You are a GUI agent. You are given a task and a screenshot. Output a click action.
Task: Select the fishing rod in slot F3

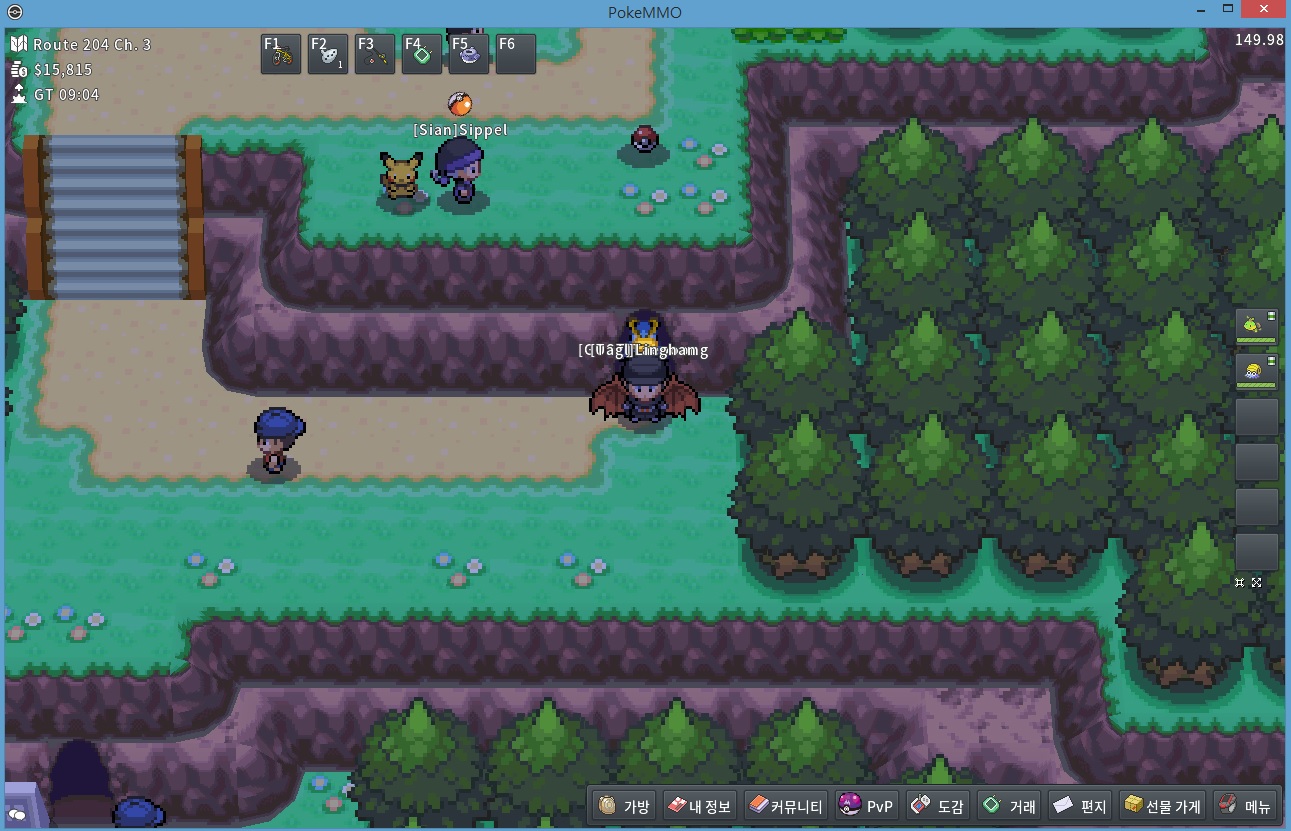click(375, 55)
